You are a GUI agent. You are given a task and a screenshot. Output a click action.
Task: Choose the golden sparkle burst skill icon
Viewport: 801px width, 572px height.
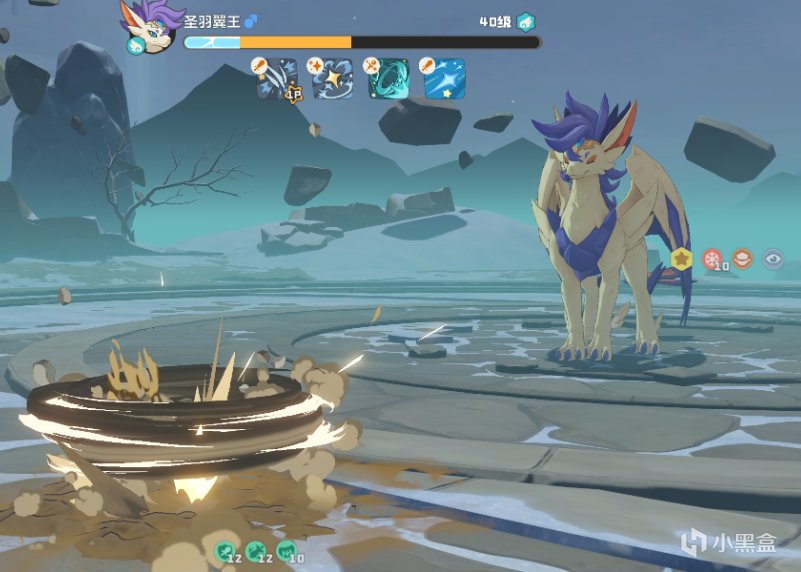click(x=333, y=80)
